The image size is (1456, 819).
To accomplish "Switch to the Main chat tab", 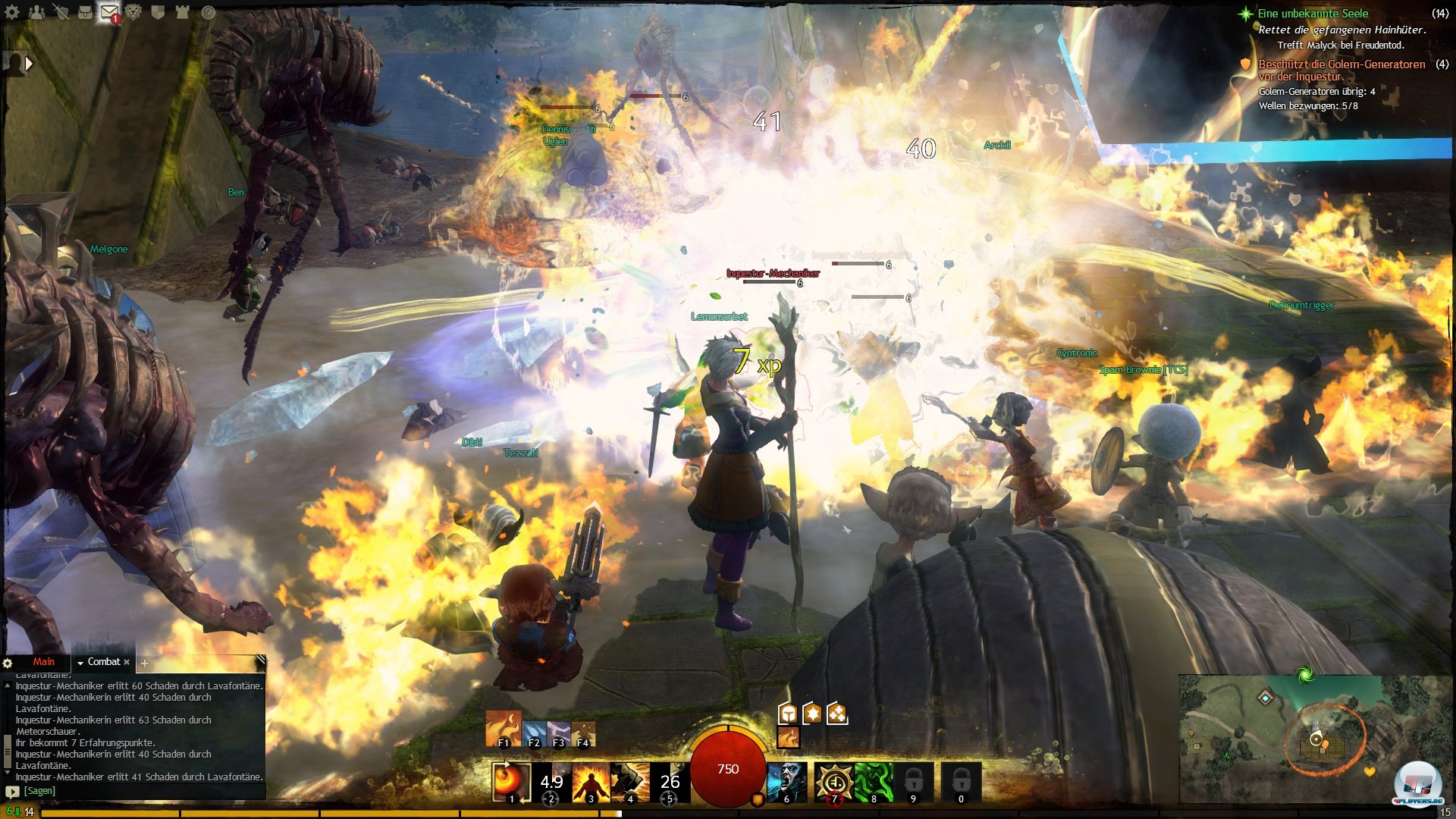I will (x=43, y=662).
